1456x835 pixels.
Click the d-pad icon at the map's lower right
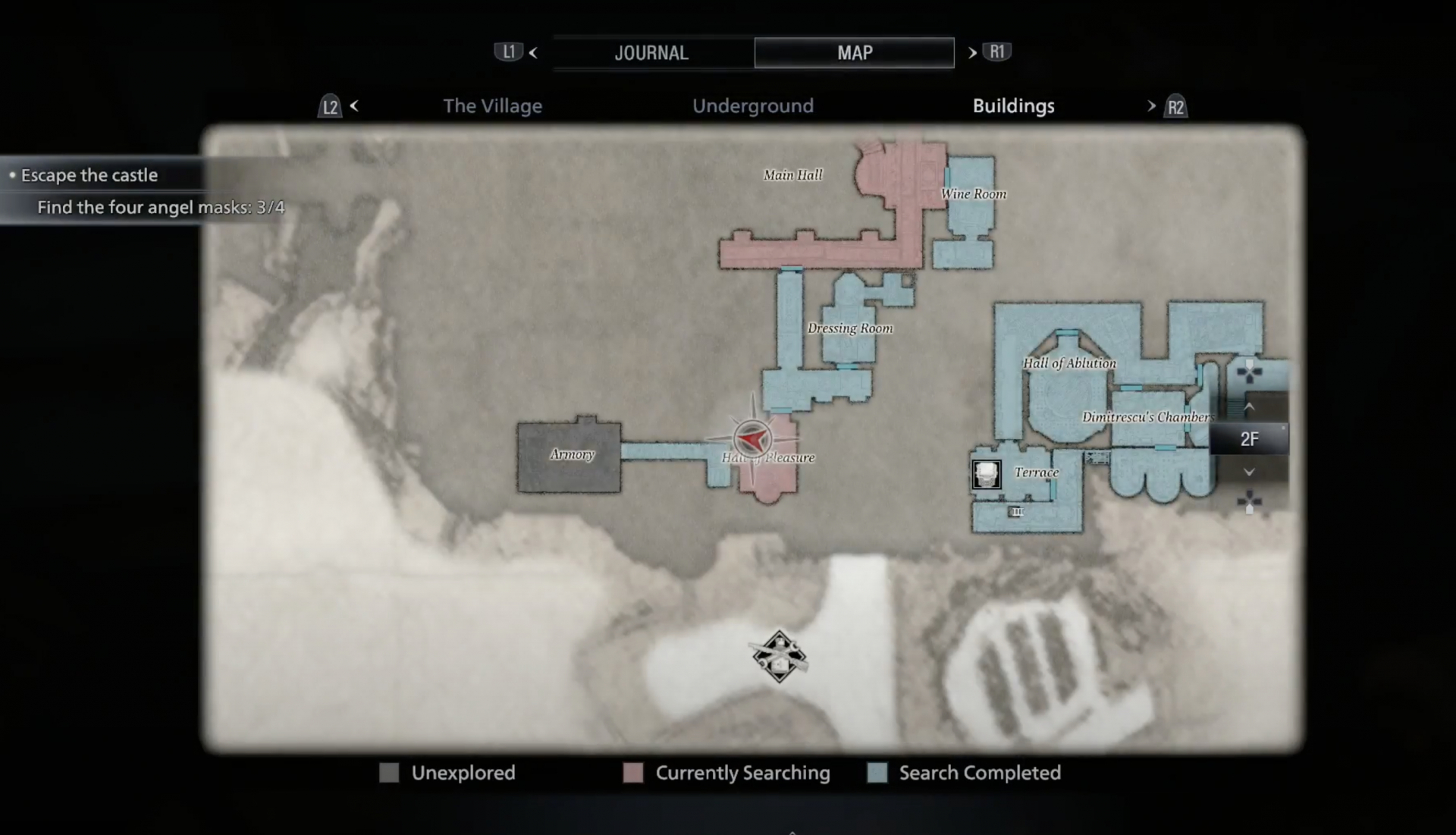click(x=1248, y=501)
